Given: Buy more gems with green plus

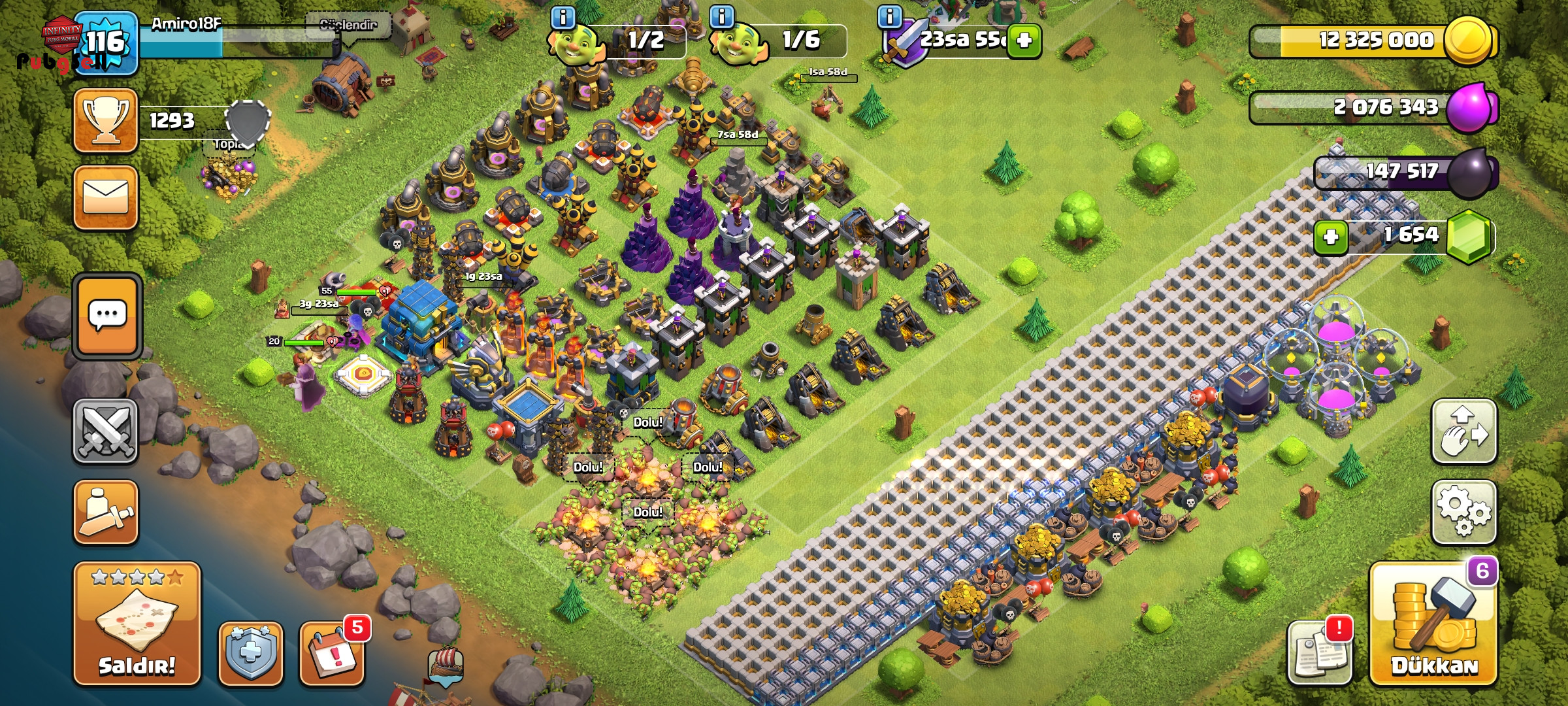Looking at the screenshot, I should [1330, 237].
